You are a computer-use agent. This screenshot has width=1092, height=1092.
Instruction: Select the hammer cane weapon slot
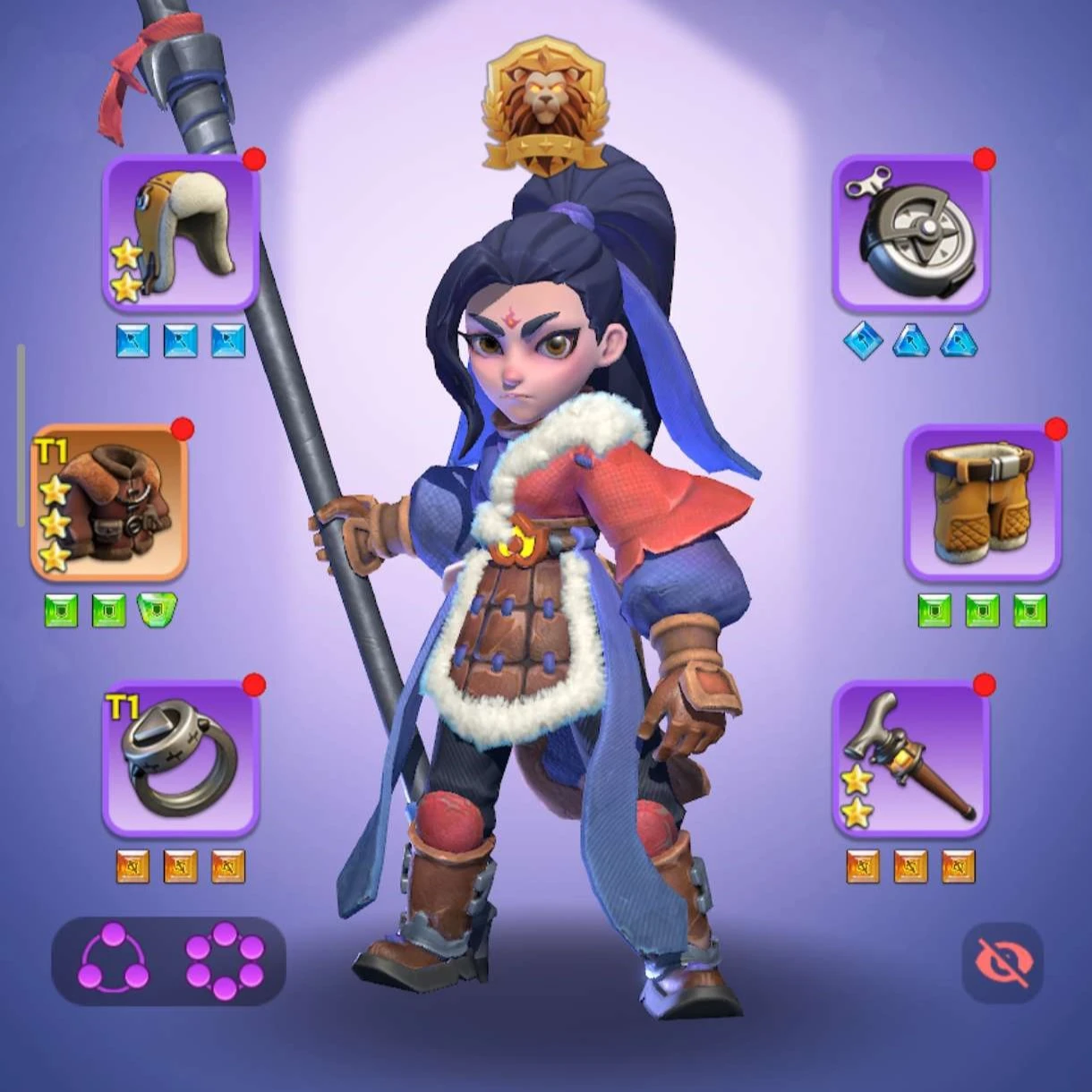(911, 757)
